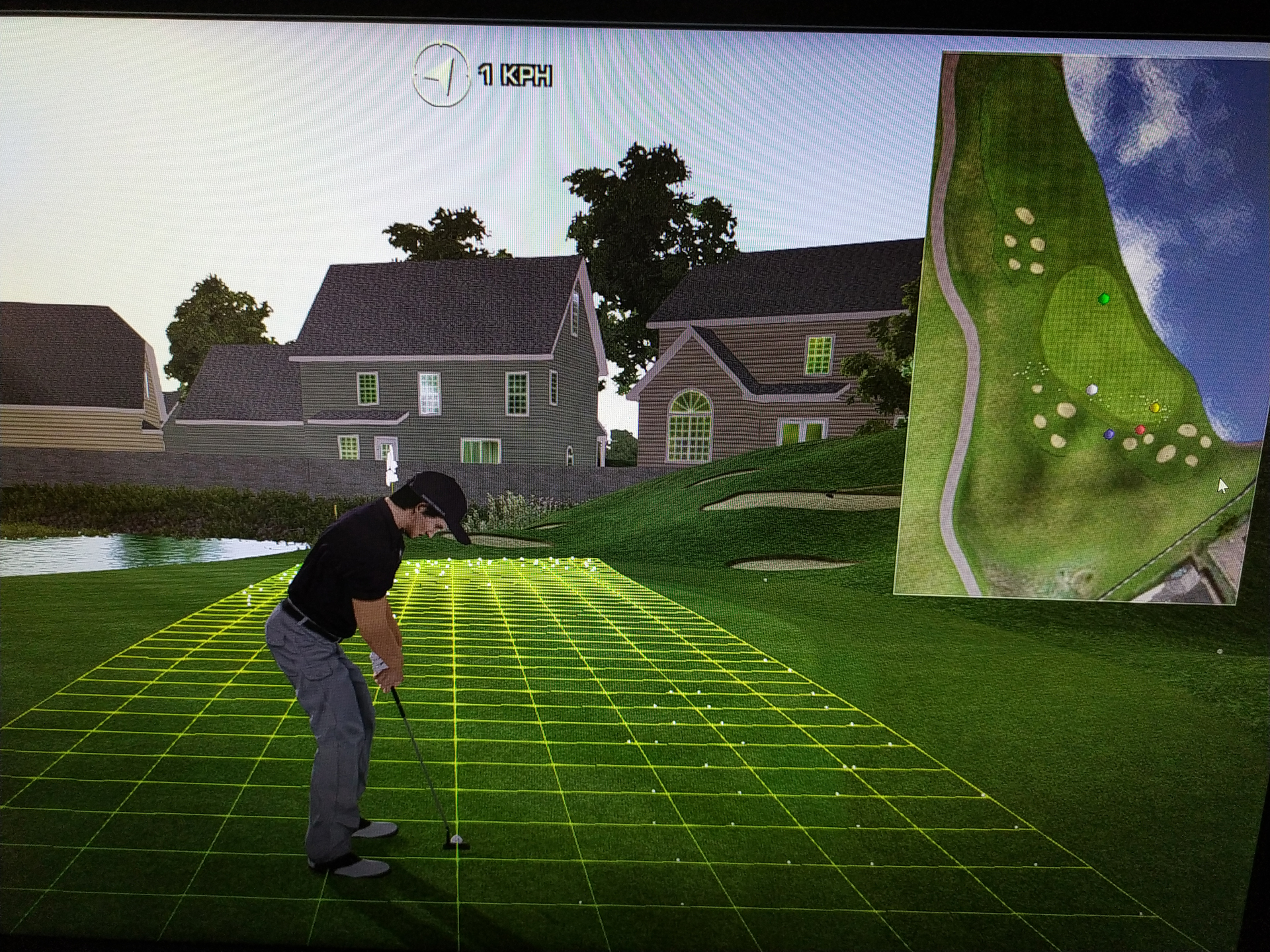Pick the red marker on the minimap
This screenshot has width=1270, height=952.
click(x=1140, y=430)
